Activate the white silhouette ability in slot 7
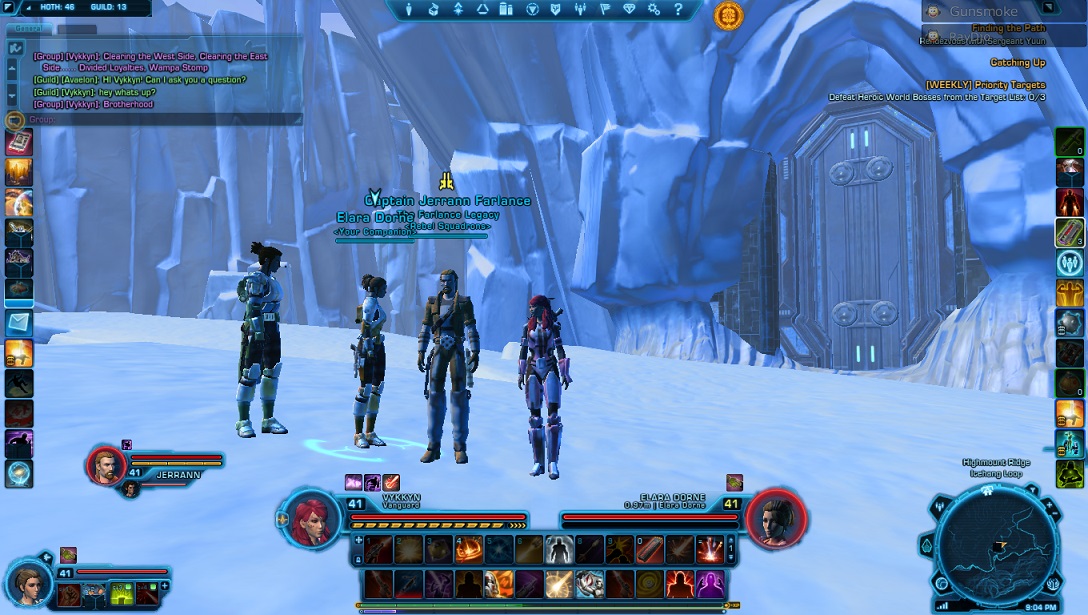This screenshot has height=615, width=1088. pyautogui.click(x=559, y=548)
